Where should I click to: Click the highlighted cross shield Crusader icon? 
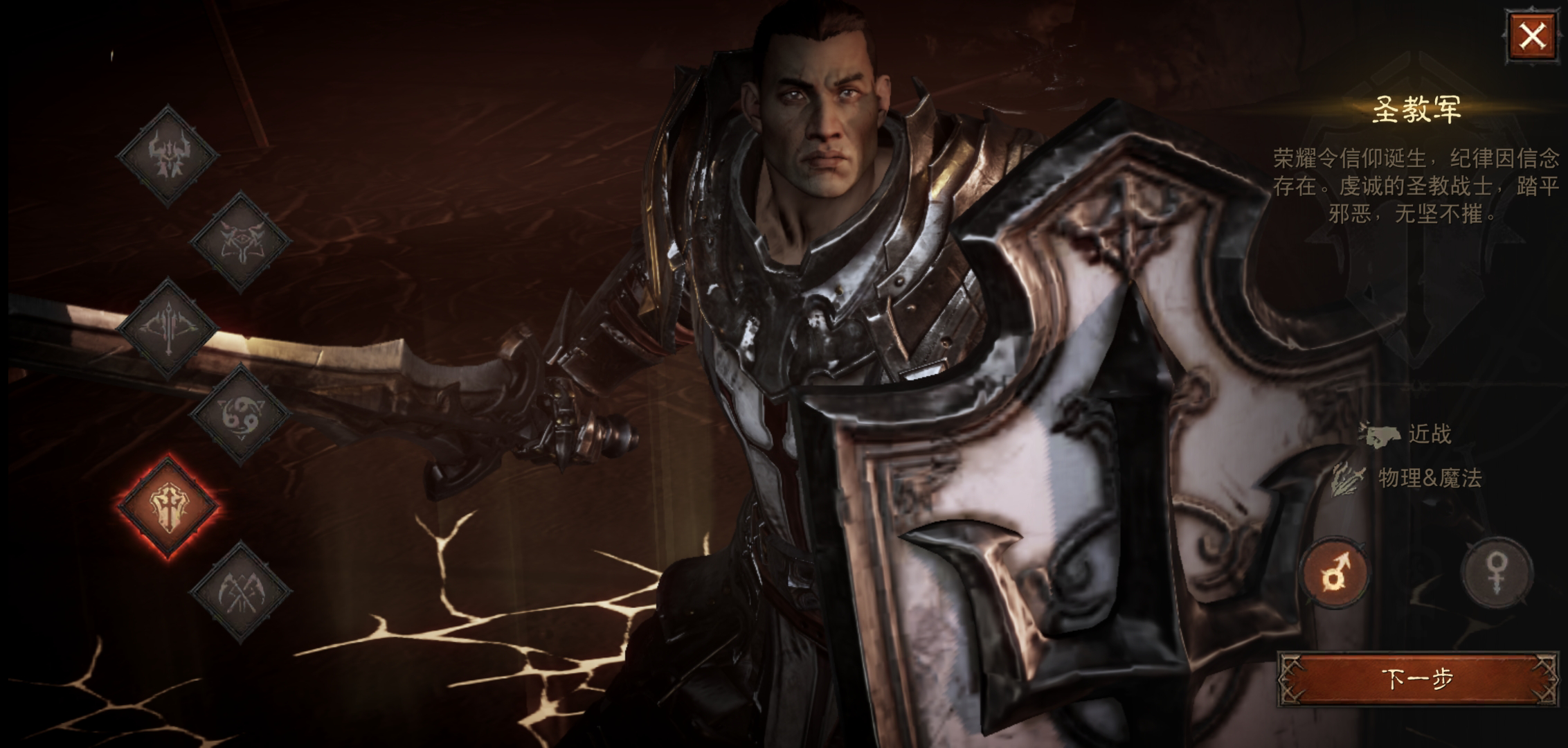point(168,506)
